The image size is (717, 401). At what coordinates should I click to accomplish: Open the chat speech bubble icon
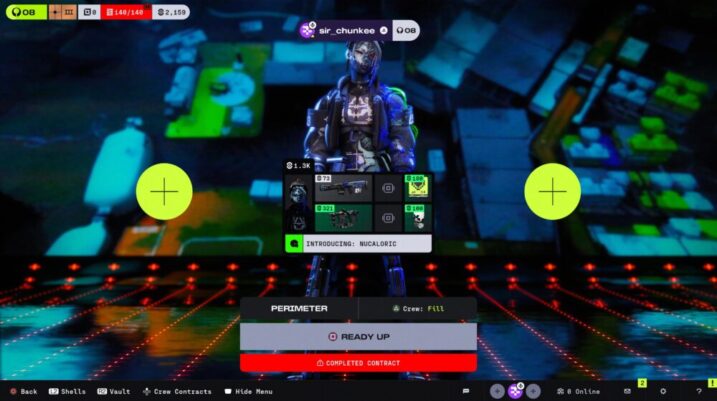click(x=465, y=391)
